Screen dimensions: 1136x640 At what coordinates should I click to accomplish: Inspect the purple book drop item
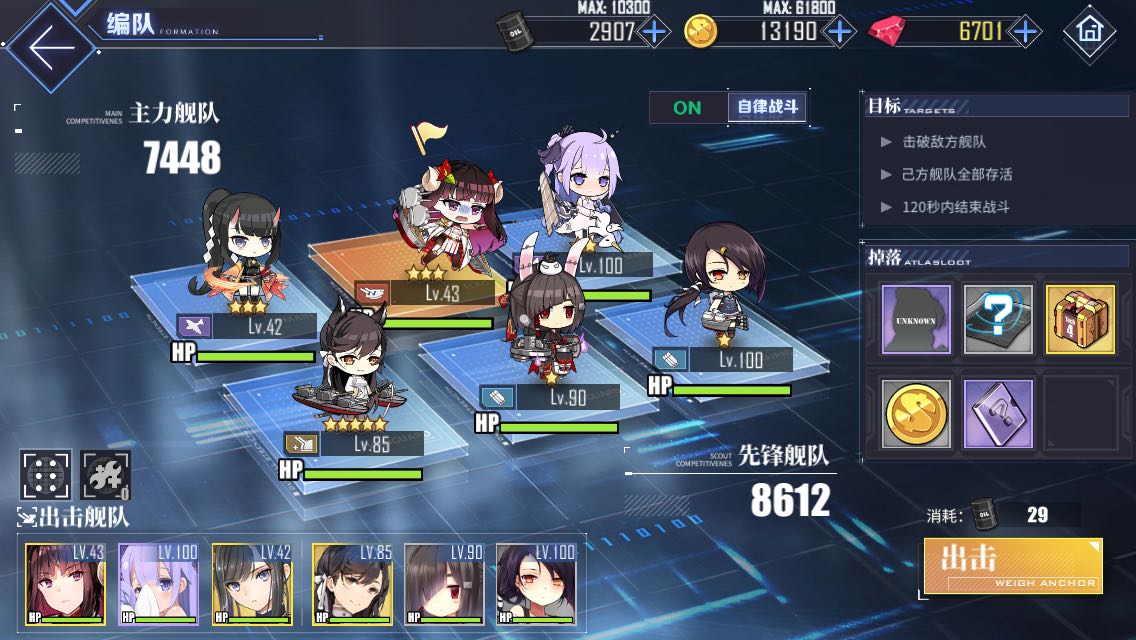point(998,412)
